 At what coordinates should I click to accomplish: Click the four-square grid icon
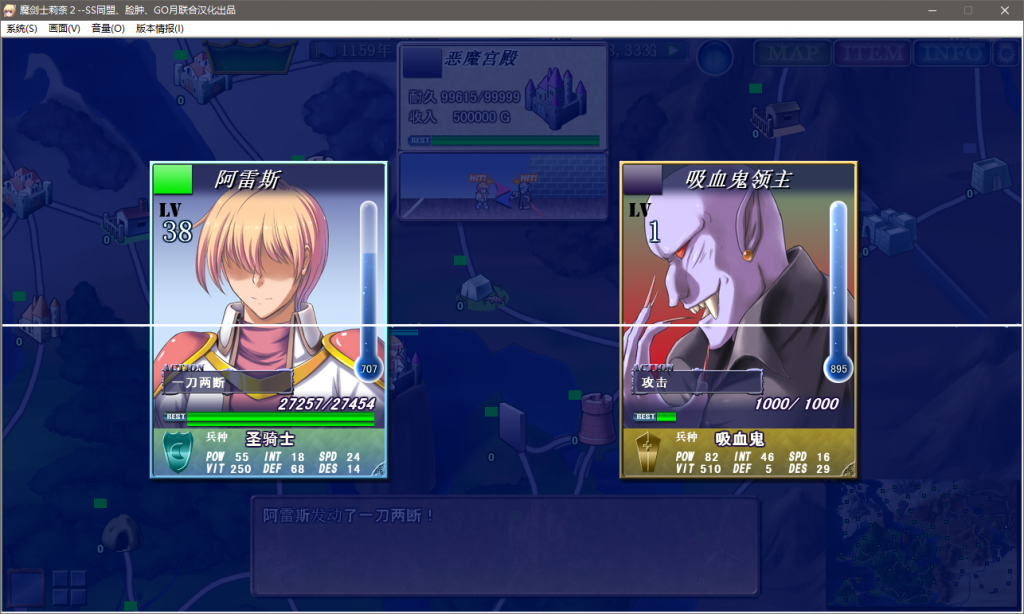(69, 587)
